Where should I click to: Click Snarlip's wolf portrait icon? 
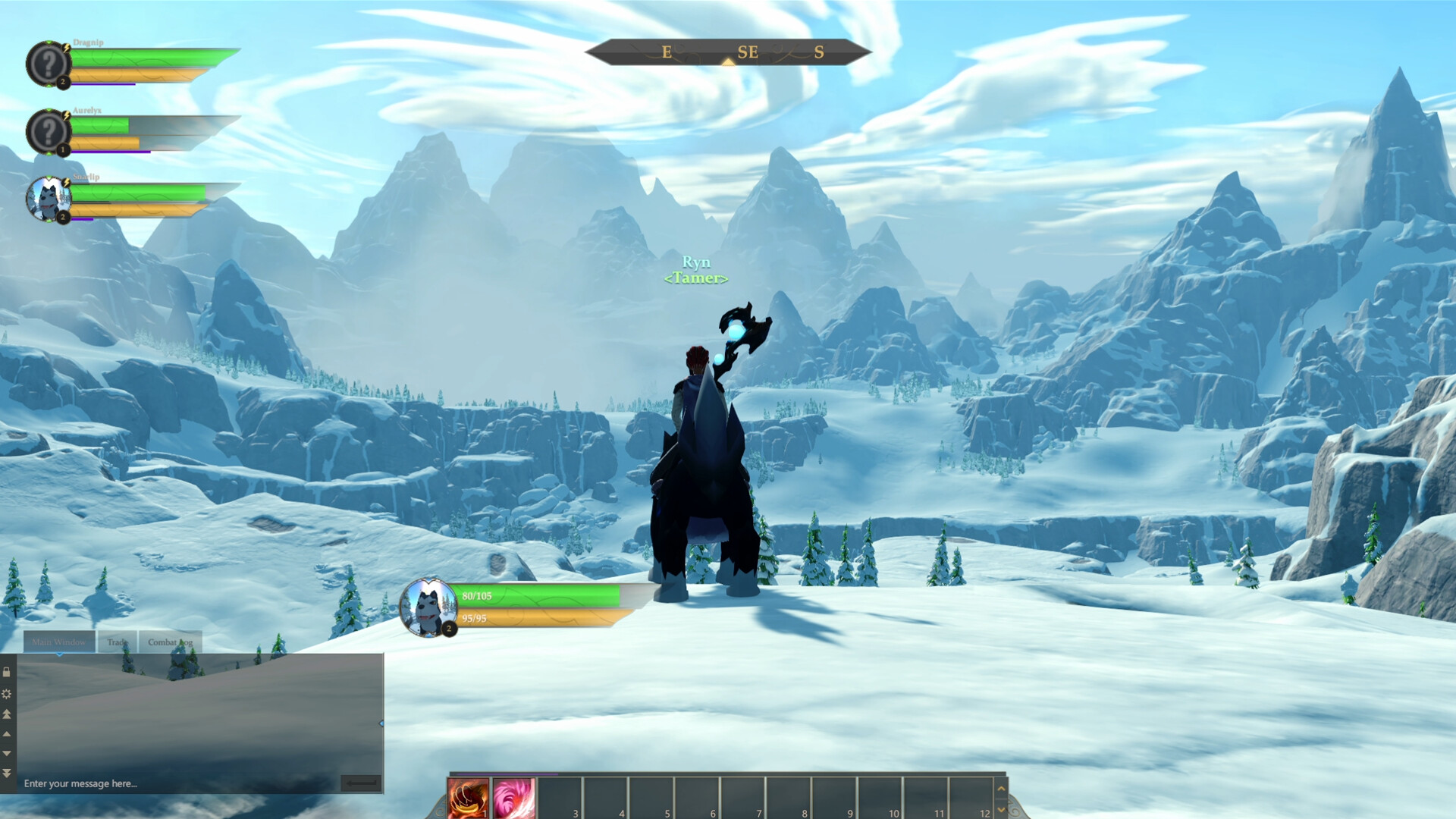pos(50,200)
